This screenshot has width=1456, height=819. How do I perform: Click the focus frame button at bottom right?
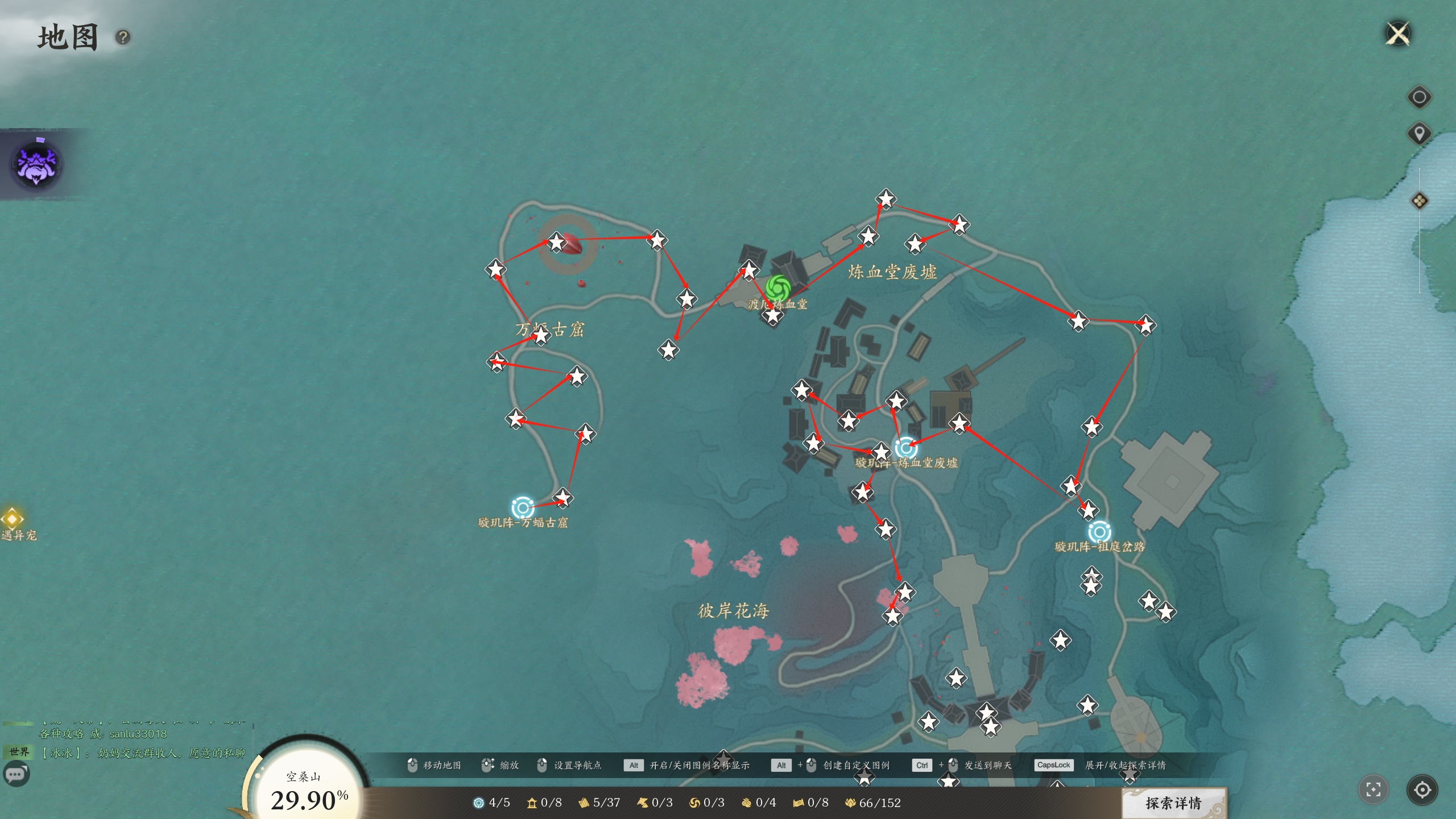1374,789
